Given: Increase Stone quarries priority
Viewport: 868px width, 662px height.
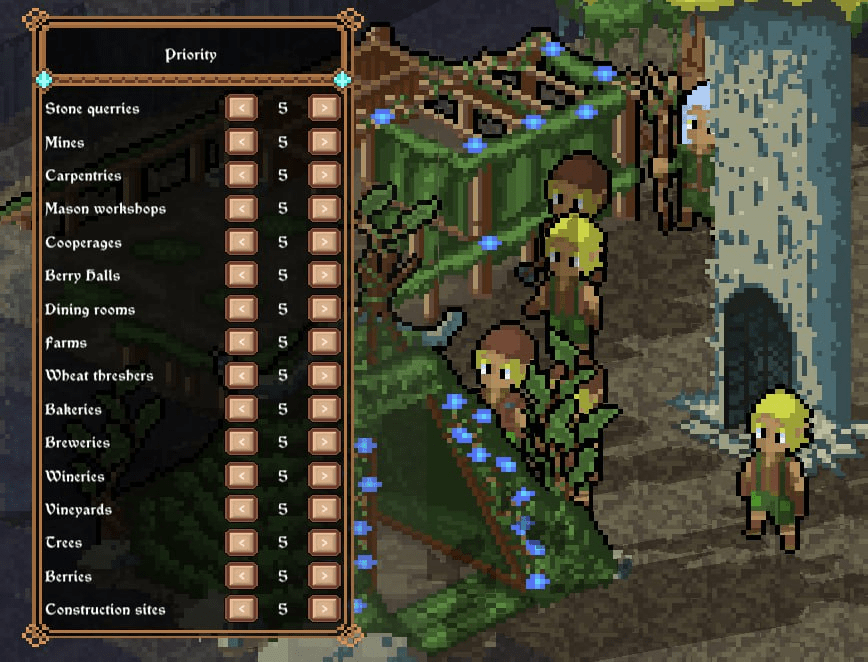Looking at the screenshot, I should pyautogui.click(x=323, y=108).
